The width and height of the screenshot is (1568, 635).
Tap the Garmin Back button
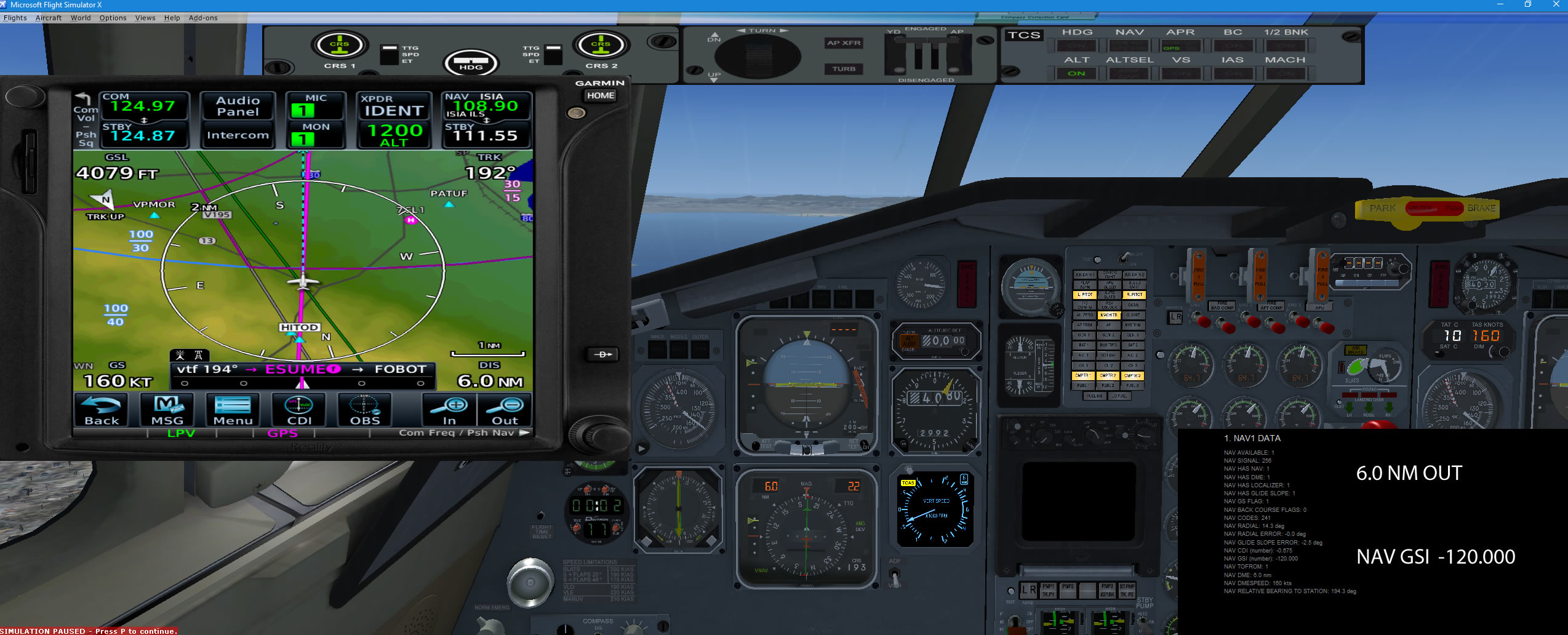click(x=102, y=410)
